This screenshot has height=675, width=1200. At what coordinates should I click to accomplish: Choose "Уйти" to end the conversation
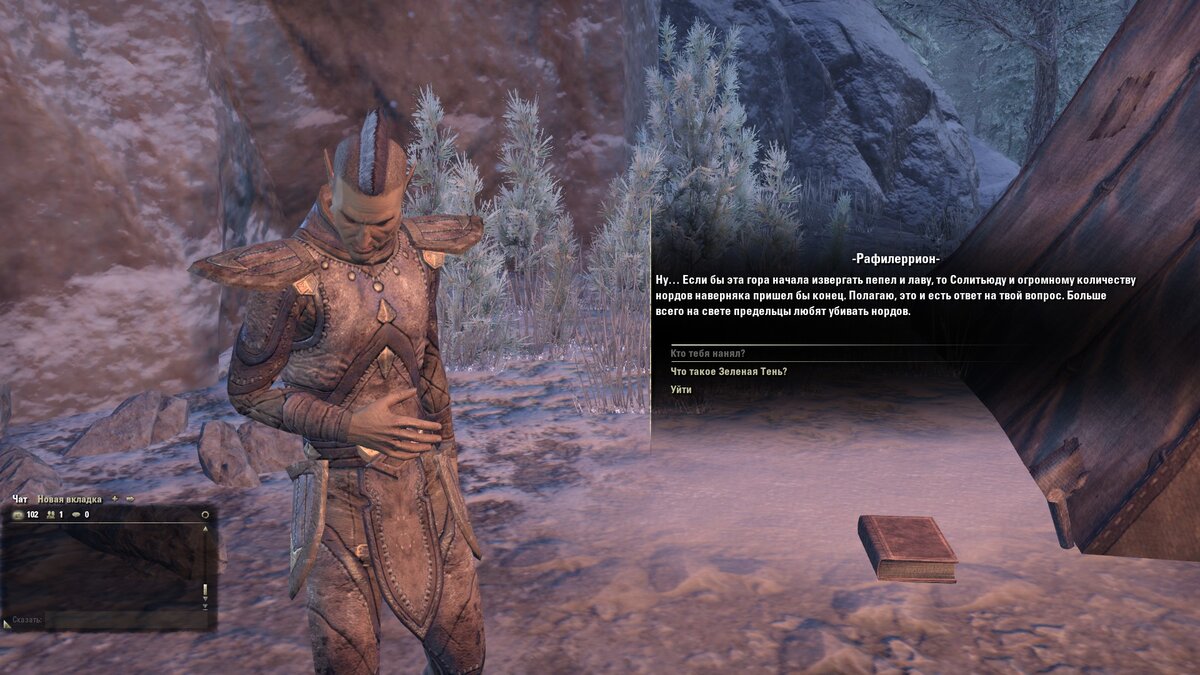[x=681, y=389]
